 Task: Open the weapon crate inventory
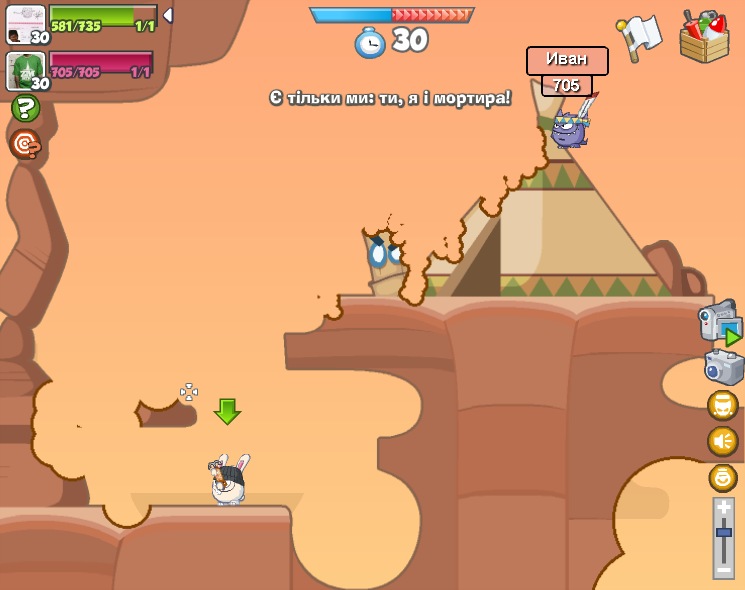[x=704, y=37]
